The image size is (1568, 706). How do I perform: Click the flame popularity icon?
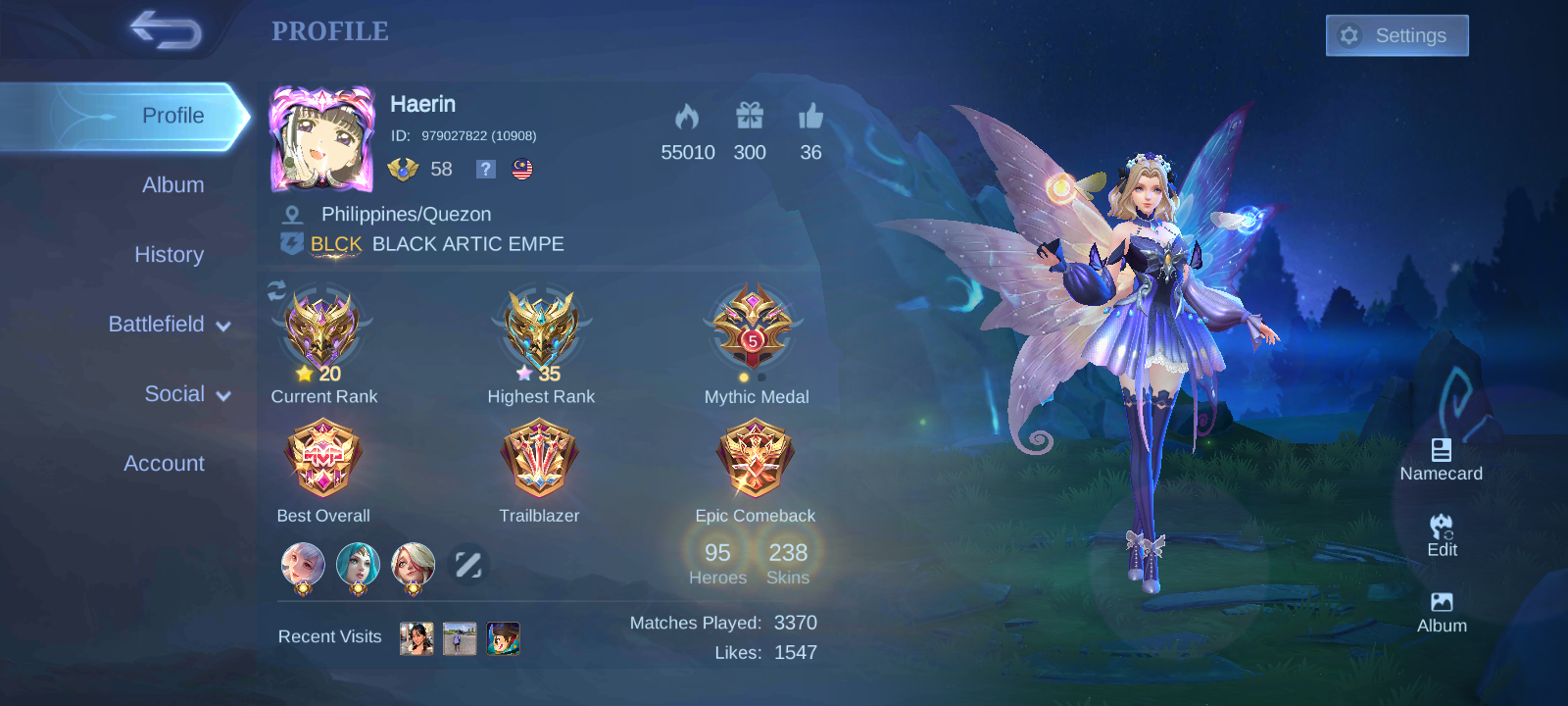click(688, 118)
